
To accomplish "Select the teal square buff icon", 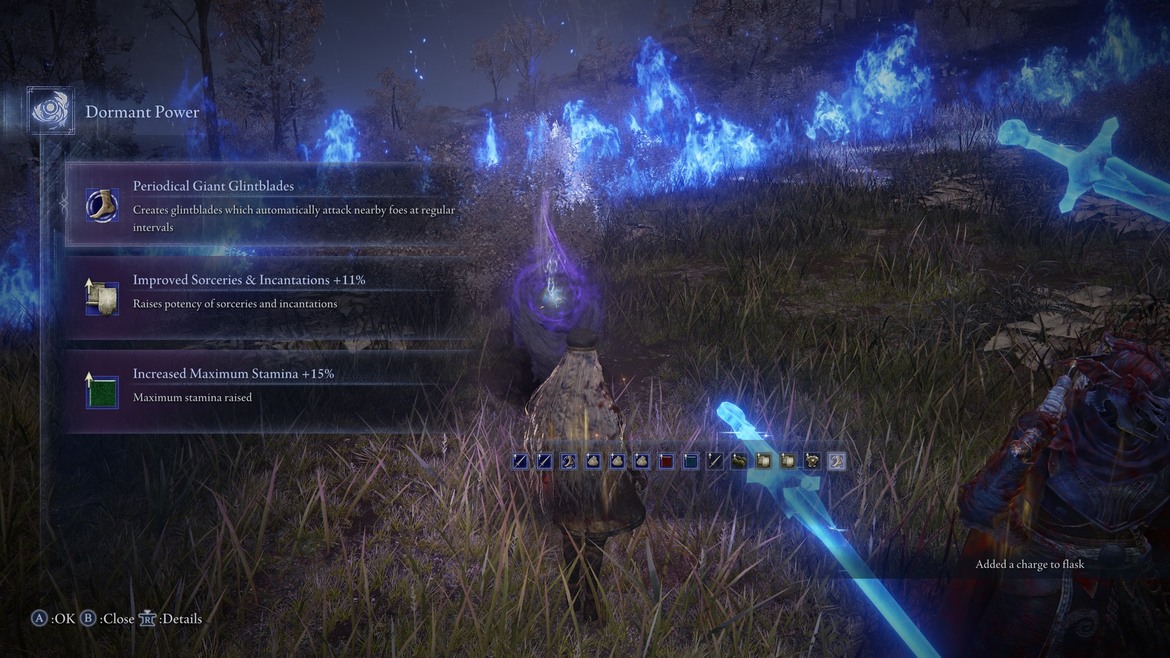I will pyautogui.click(x=691, y=461).
